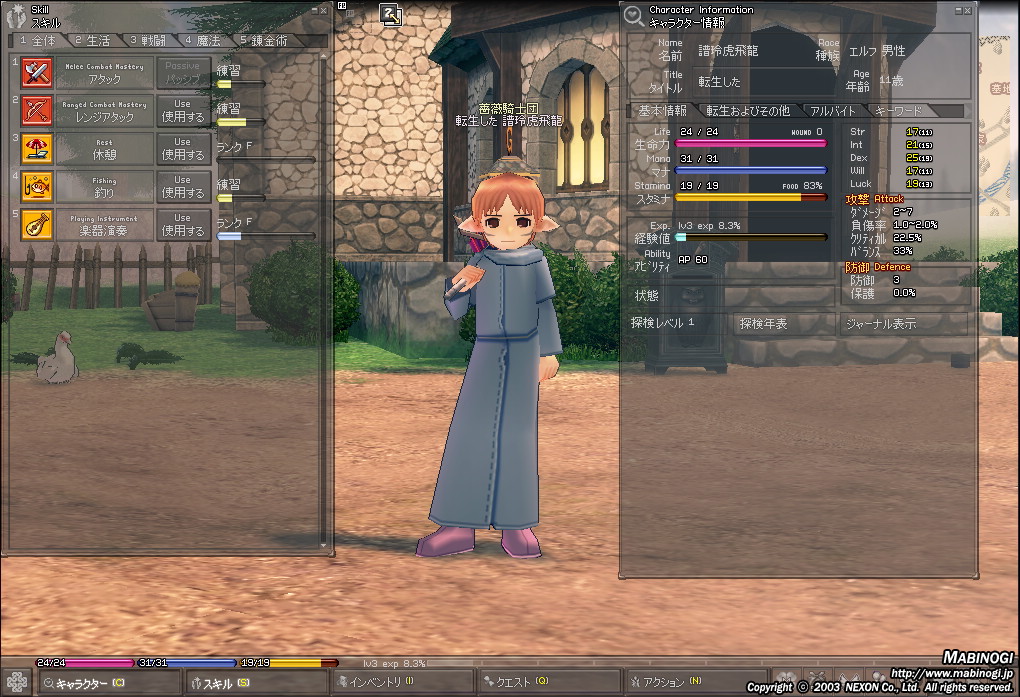Open the 探検年表 exploration chronicle

click(x=763, y=323)
